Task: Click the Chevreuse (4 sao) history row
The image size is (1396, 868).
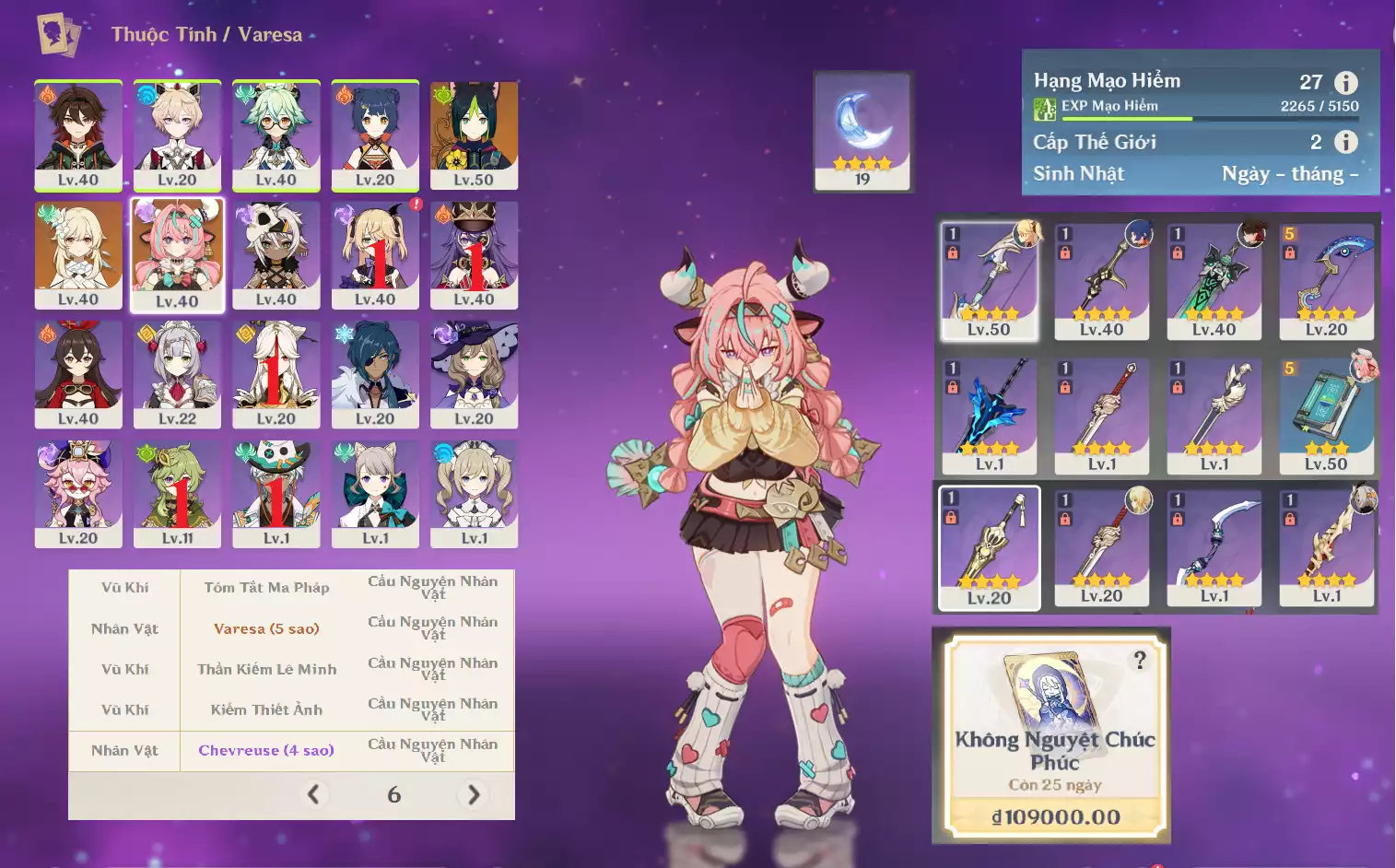Action: pos(266,750)
